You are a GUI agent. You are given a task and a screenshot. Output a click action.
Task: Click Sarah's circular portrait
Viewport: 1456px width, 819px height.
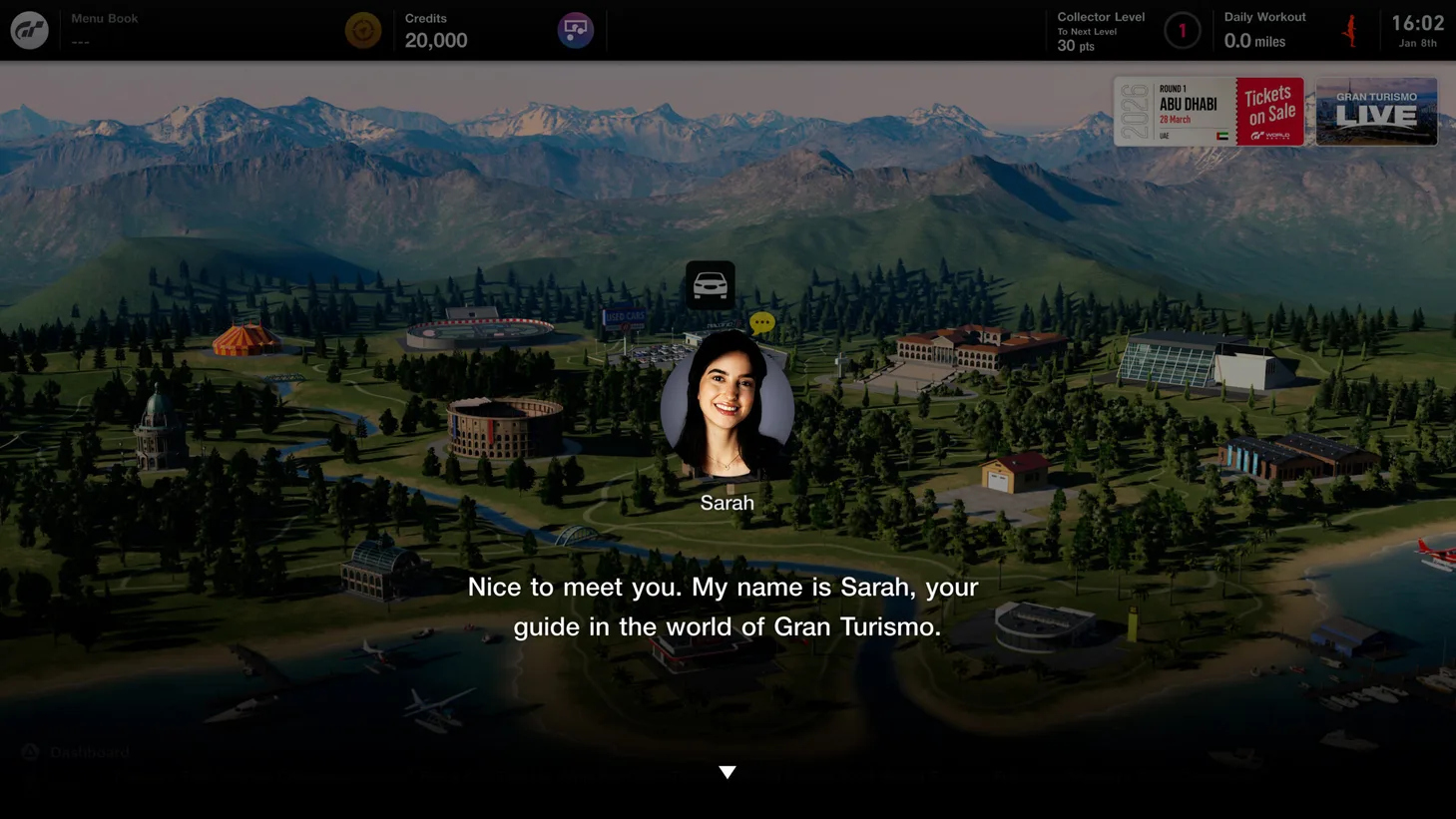727,409
